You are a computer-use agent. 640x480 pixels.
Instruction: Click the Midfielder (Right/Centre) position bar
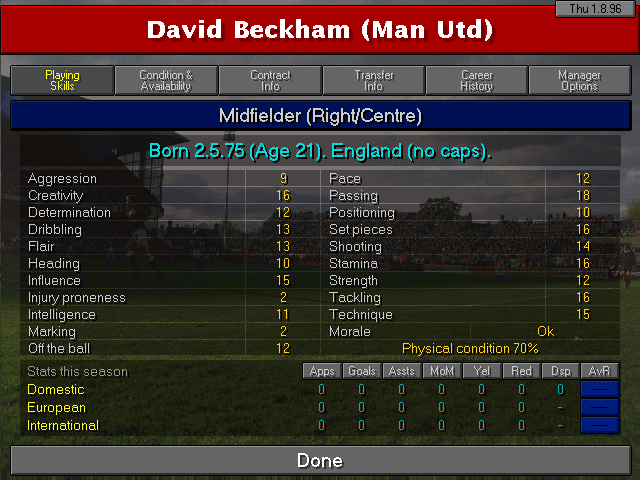pyautogui.click(x=320, y=116)
